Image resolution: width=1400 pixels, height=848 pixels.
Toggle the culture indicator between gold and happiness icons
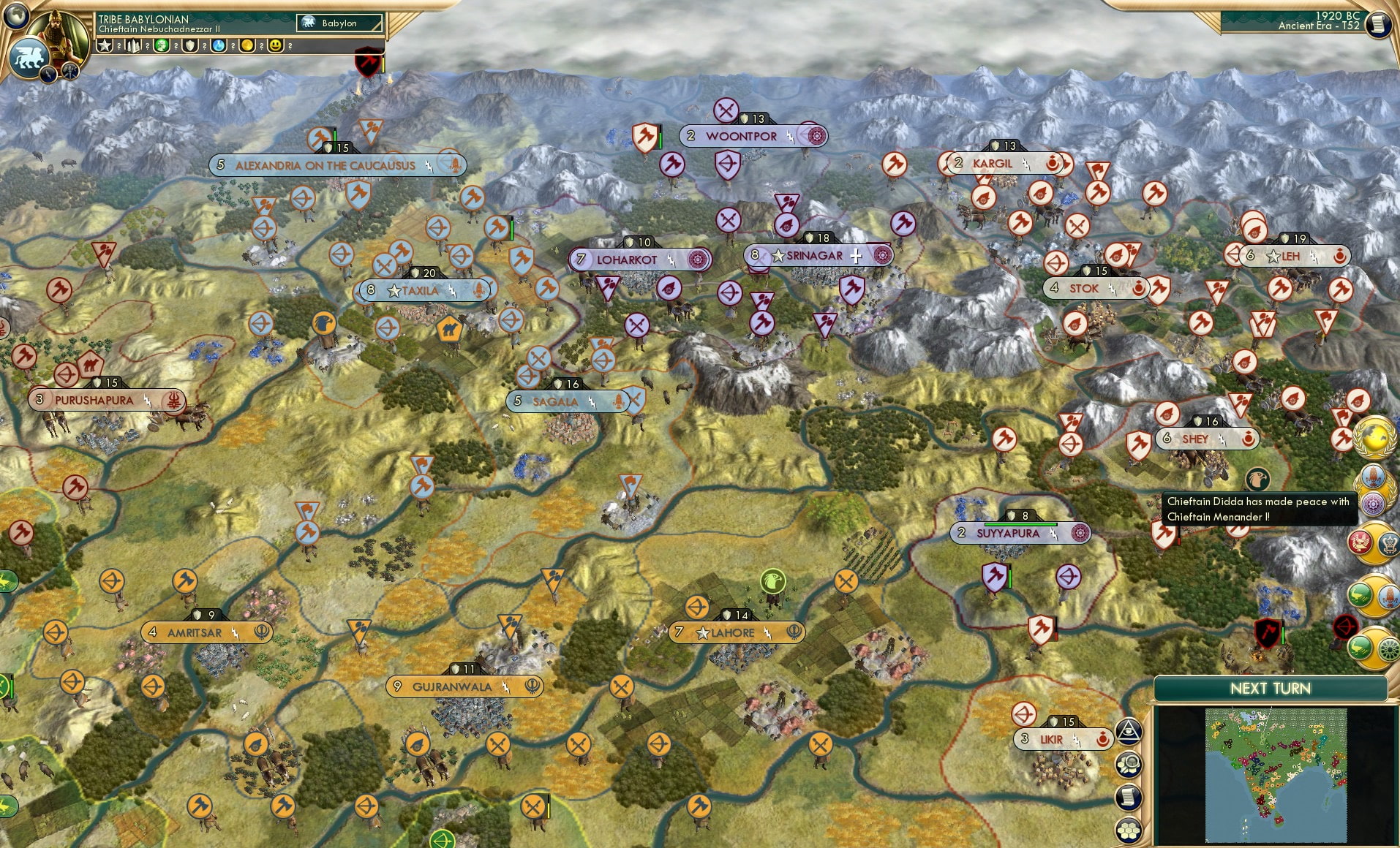(x=261, y=46)
